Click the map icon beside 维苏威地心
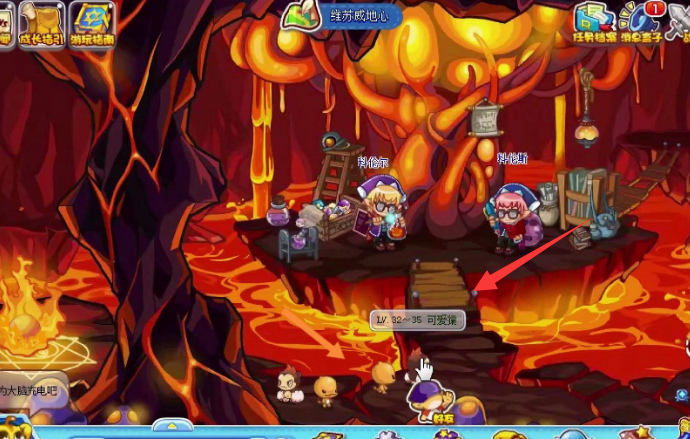 pyautogui.click(x=298, y=15)
